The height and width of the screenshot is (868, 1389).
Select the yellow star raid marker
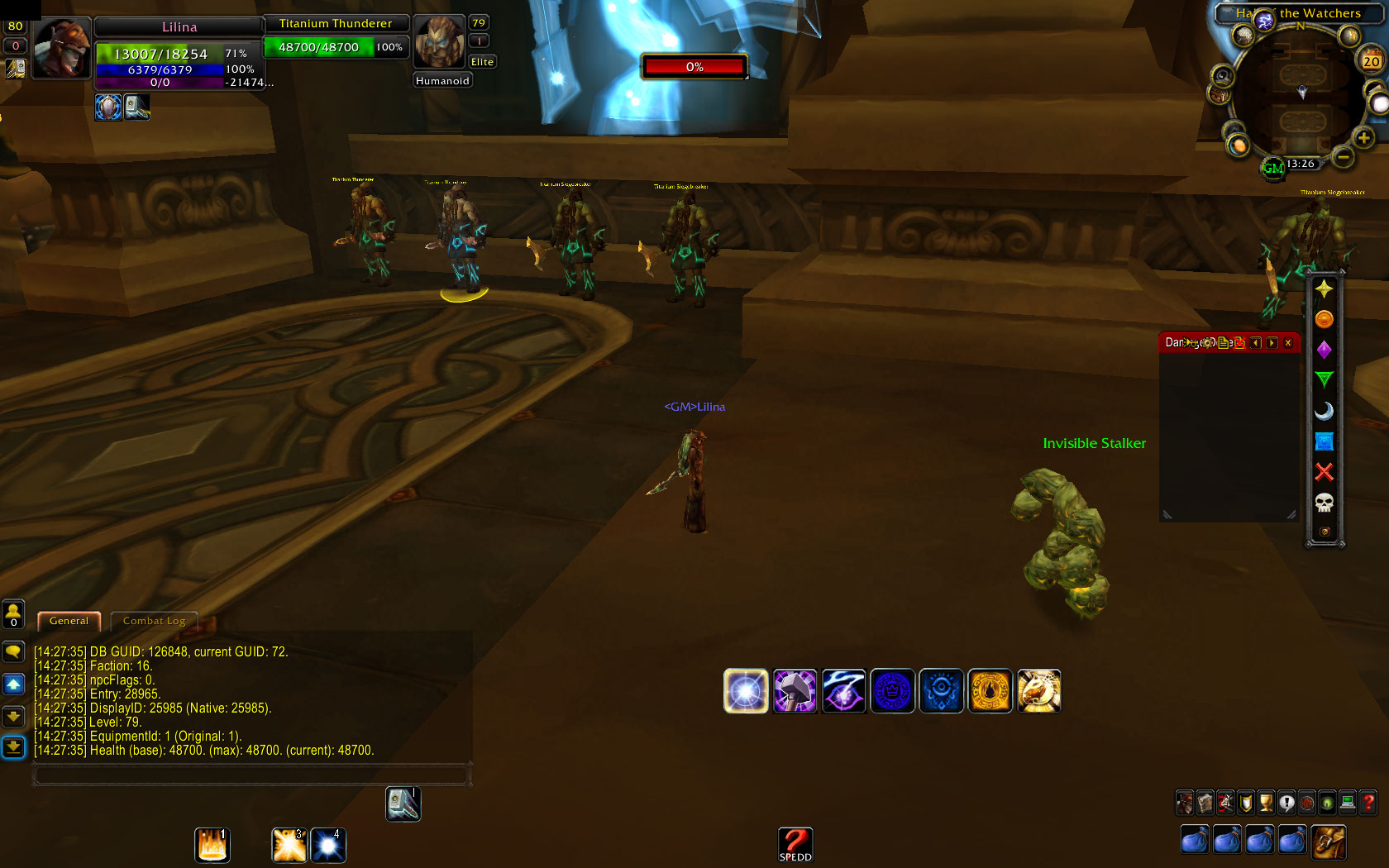click(x=1325, y=289)
